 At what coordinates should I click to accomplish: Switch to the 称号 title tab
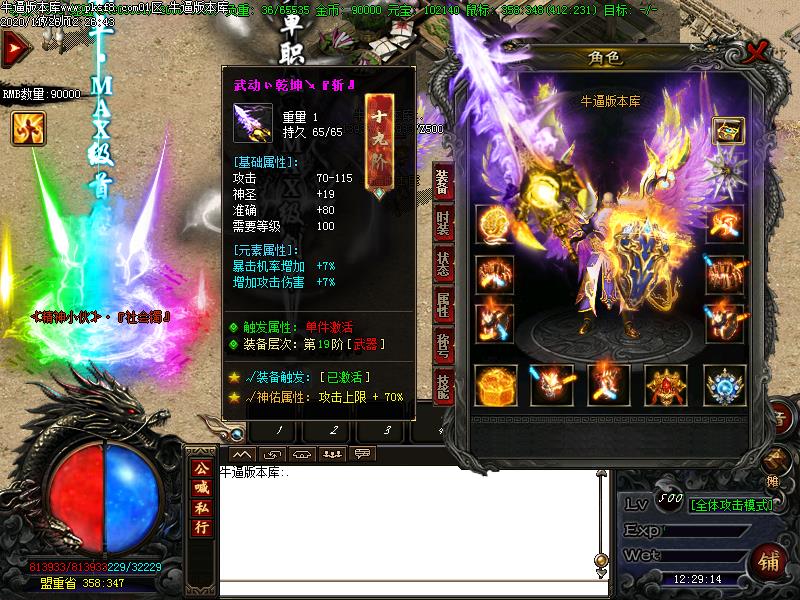(x=442, y=342)
